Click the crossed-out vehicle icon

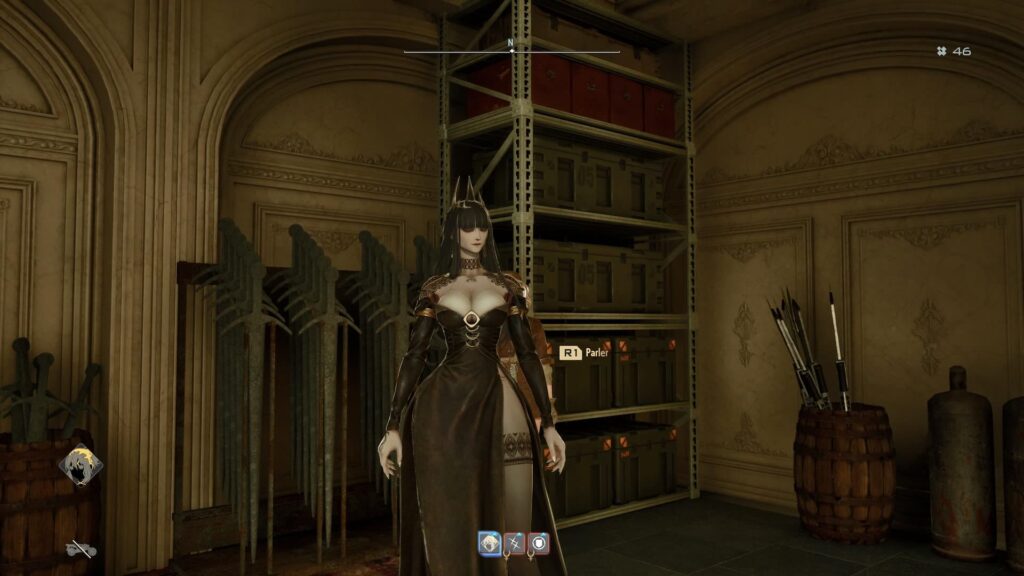[80, 548]
